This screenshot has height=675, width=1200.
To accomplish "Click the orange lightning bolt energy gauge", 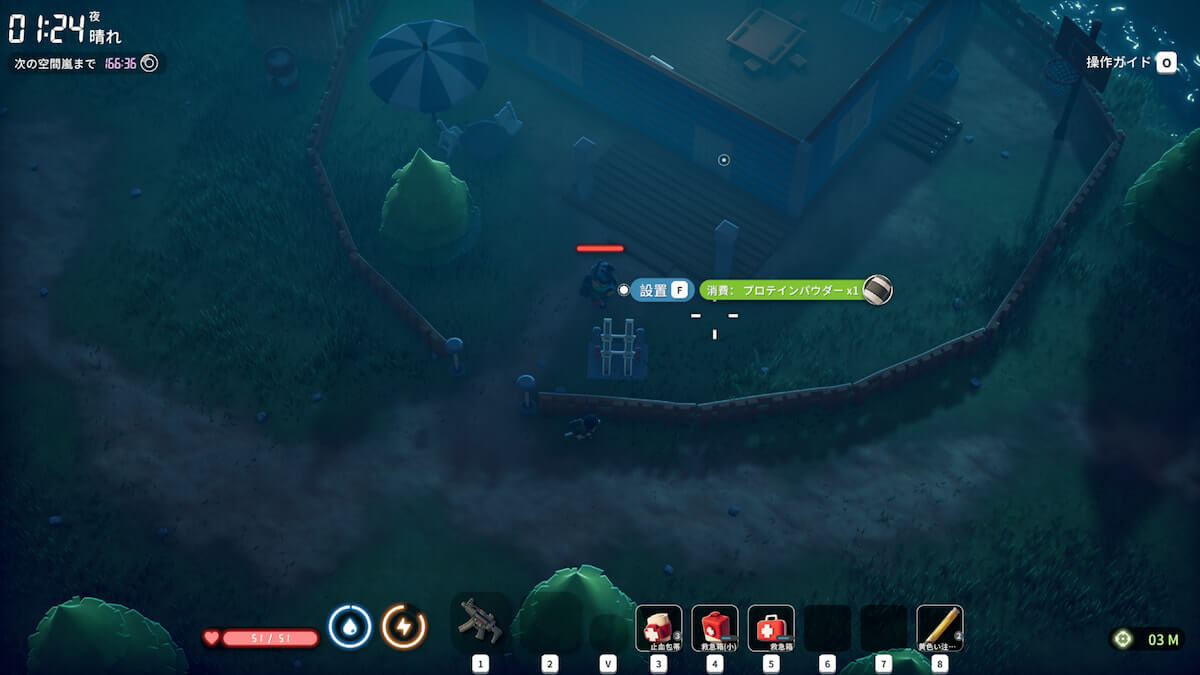I will pyautogui.click(x=404, y=627).
